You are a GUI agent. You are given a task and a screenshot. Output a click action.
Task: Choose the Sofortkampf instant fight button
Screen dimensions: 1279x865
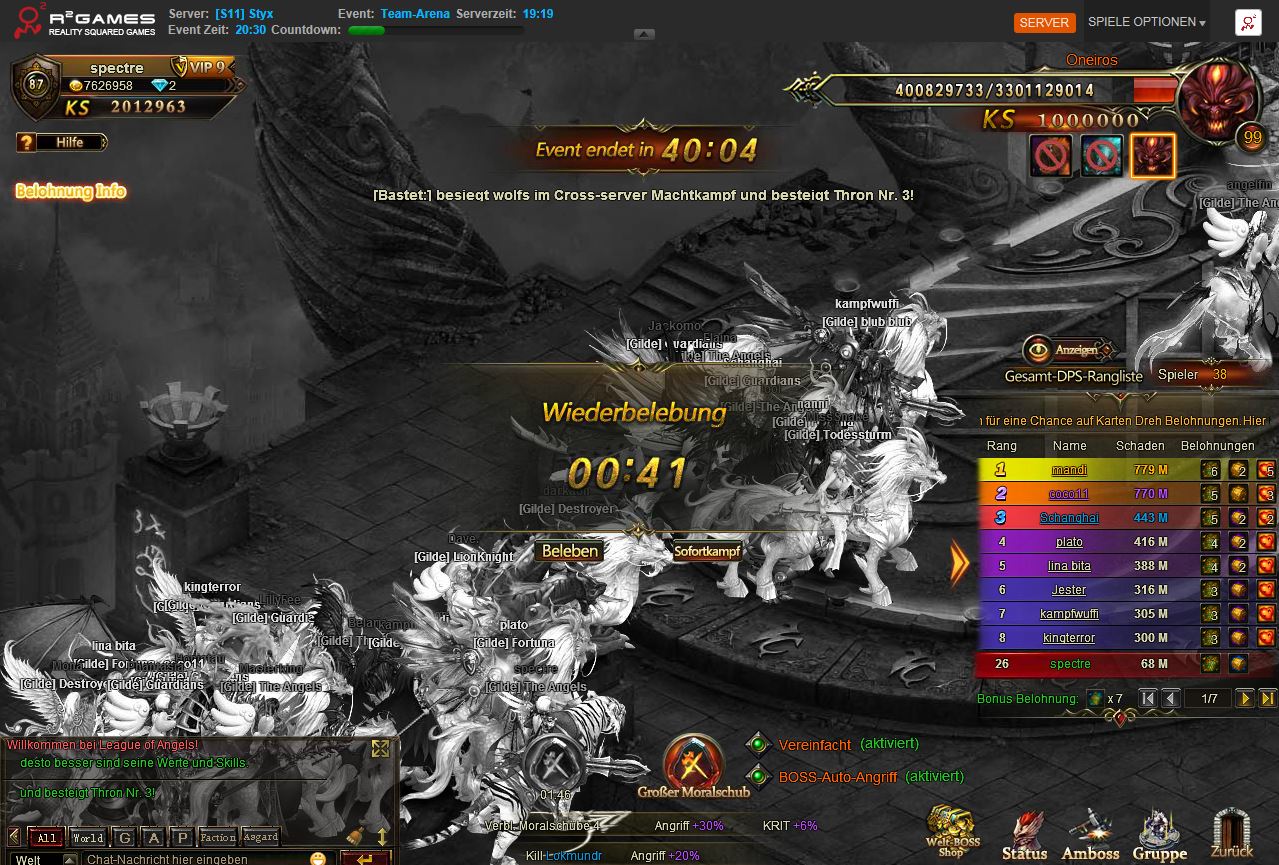pos(707,551)
